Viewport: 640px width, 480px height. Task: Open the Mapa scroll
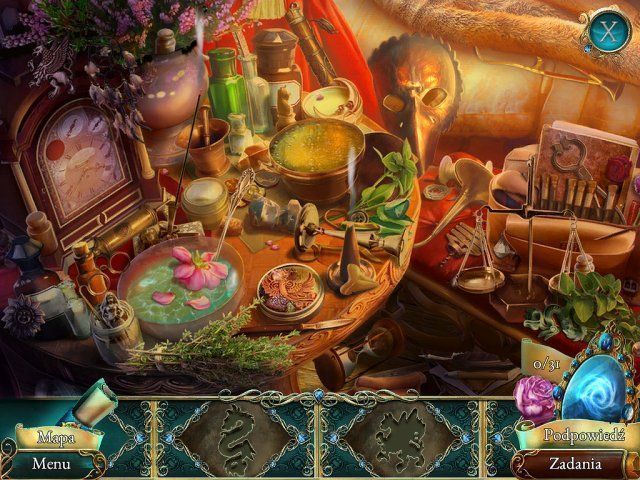tap(57, 436)
